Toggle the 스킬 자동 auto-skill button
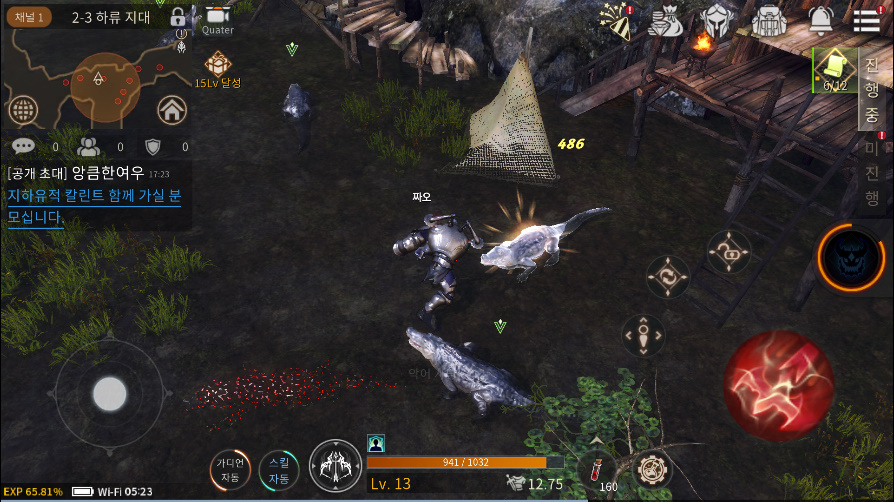The image size is (894, 502). [x=279, y=471]
